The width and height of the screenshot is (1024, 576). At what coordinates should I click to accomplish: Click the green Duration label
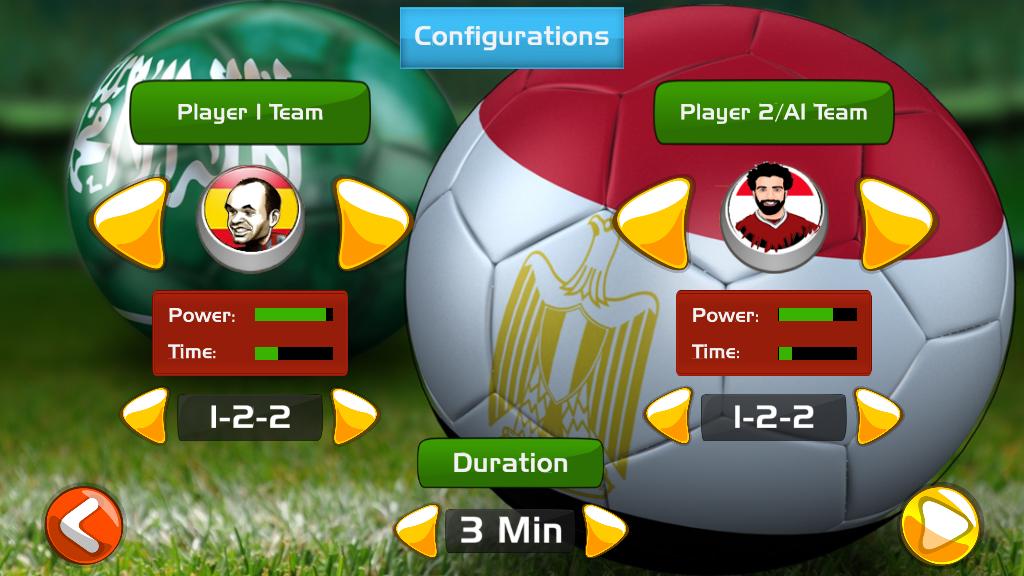(x=510, y=463)
